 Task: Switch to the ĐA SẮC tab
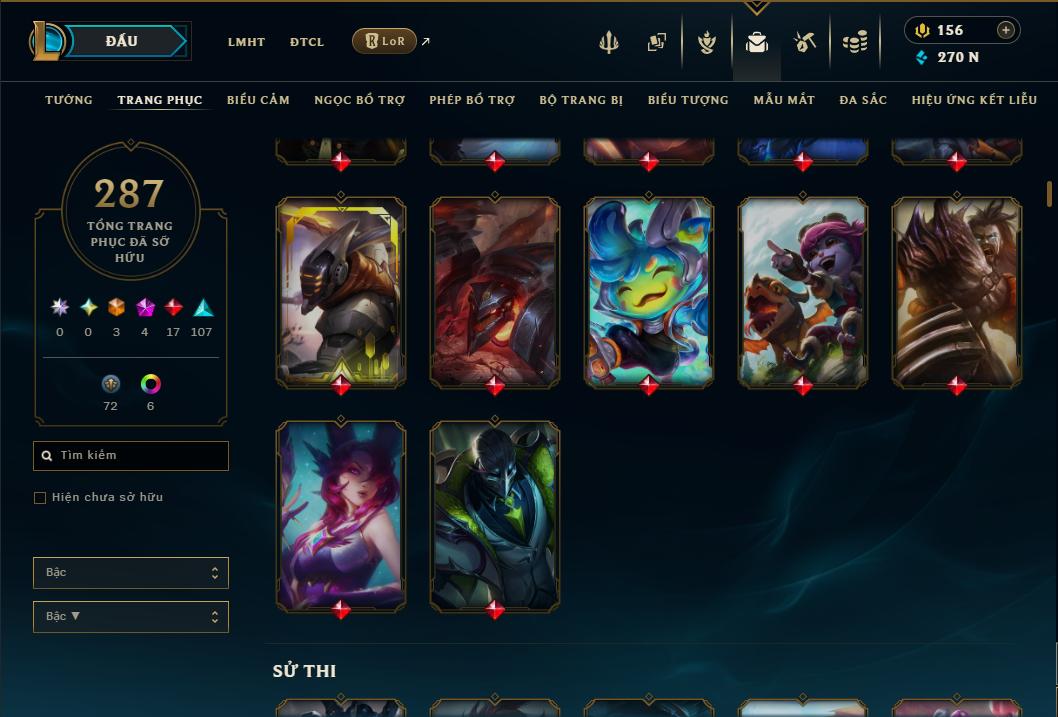click(863, 100)
